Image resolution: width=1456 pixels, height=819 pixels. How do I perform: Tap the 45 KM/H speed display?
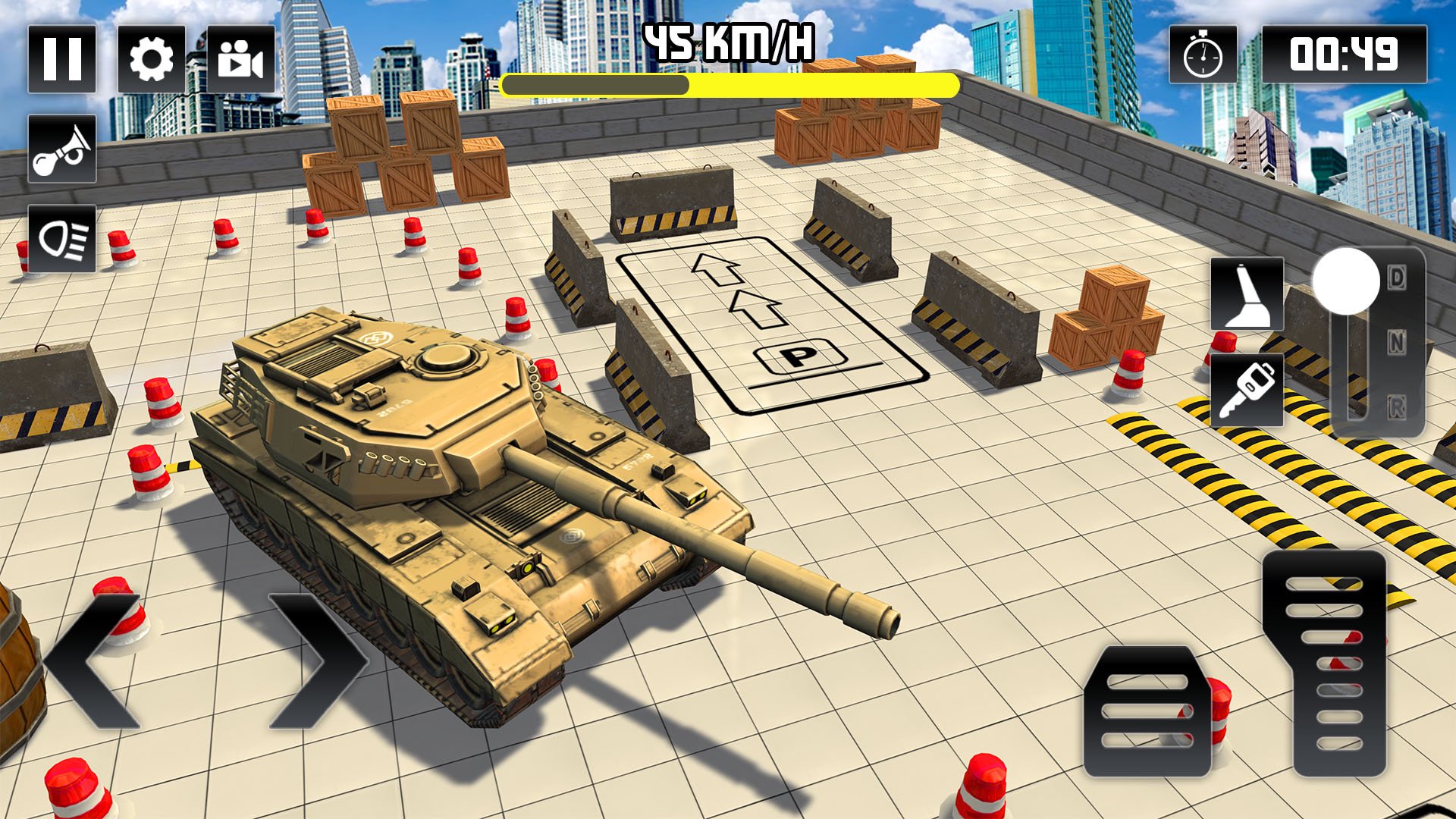(x=726, y=42)
